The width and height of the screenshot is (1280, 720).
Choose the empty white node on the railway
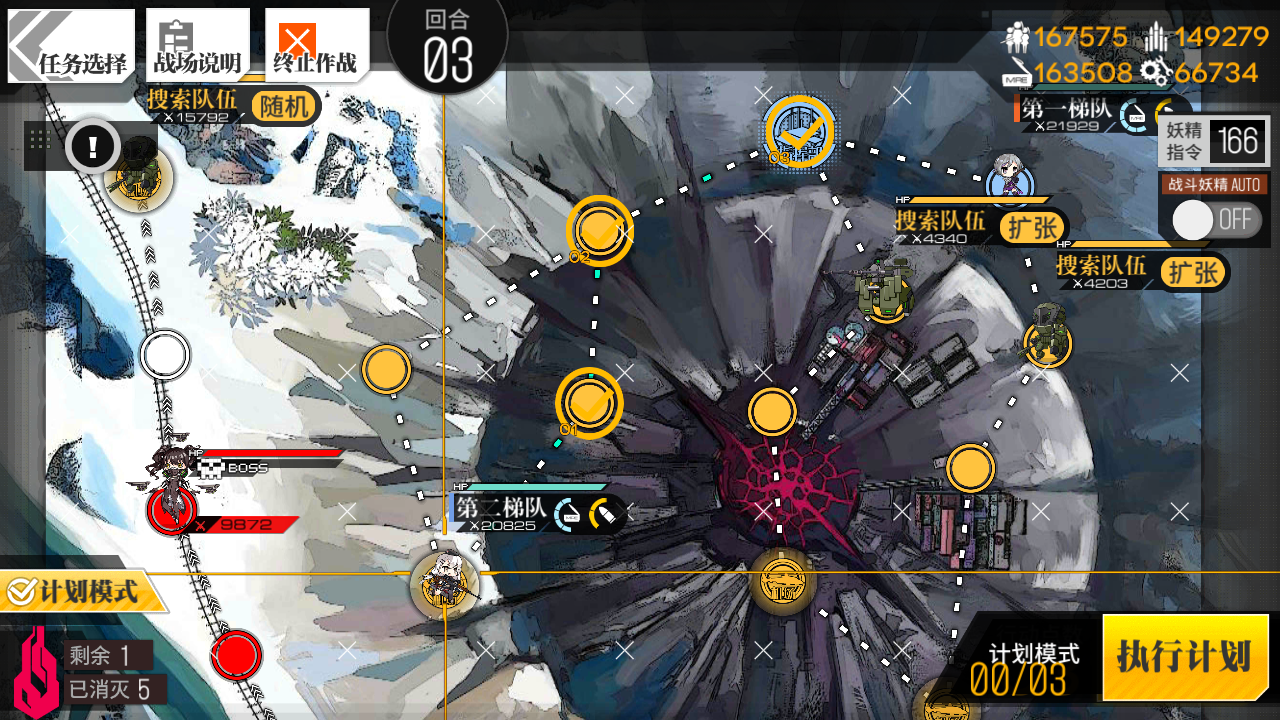click(165, 355)
